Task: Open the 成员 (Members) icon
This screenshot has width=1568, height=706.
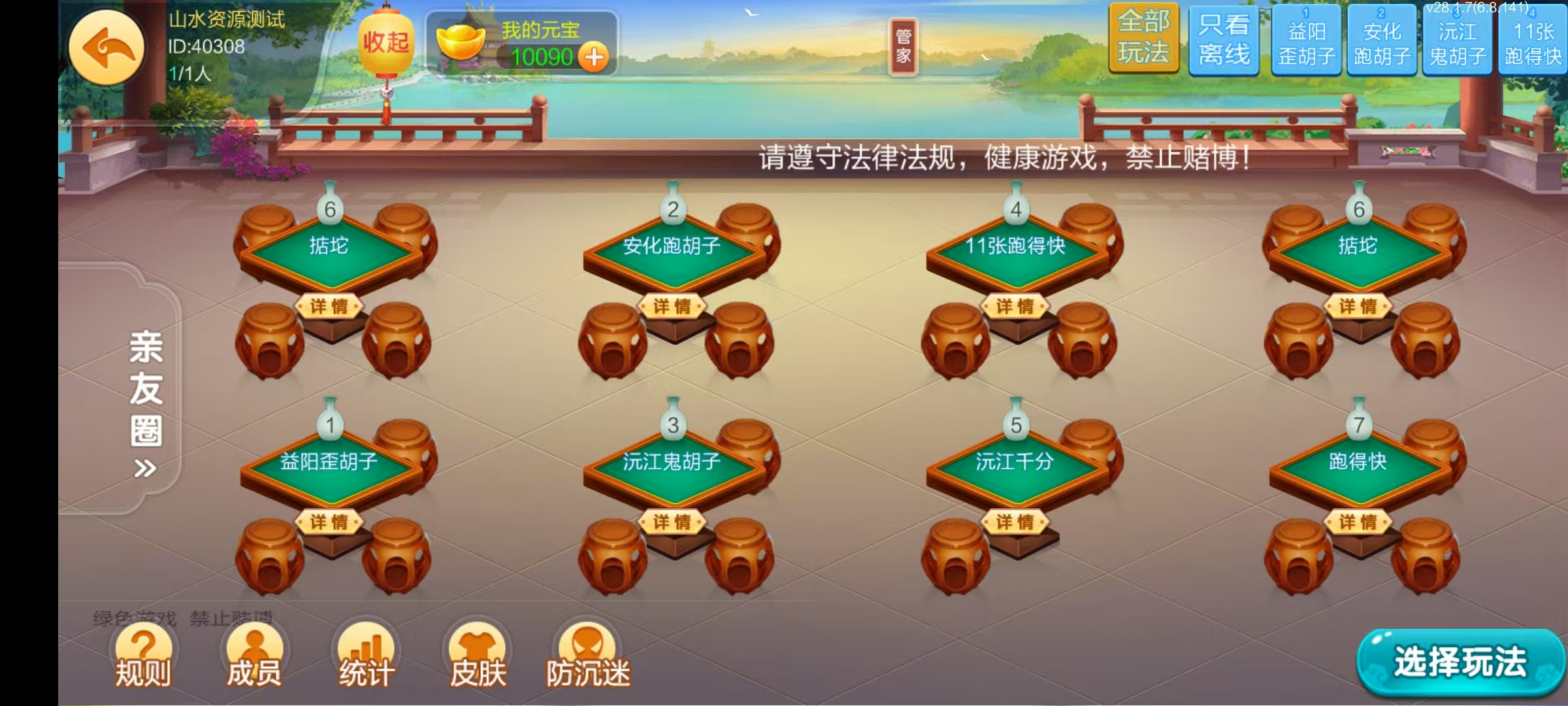Action: [255, 654]
